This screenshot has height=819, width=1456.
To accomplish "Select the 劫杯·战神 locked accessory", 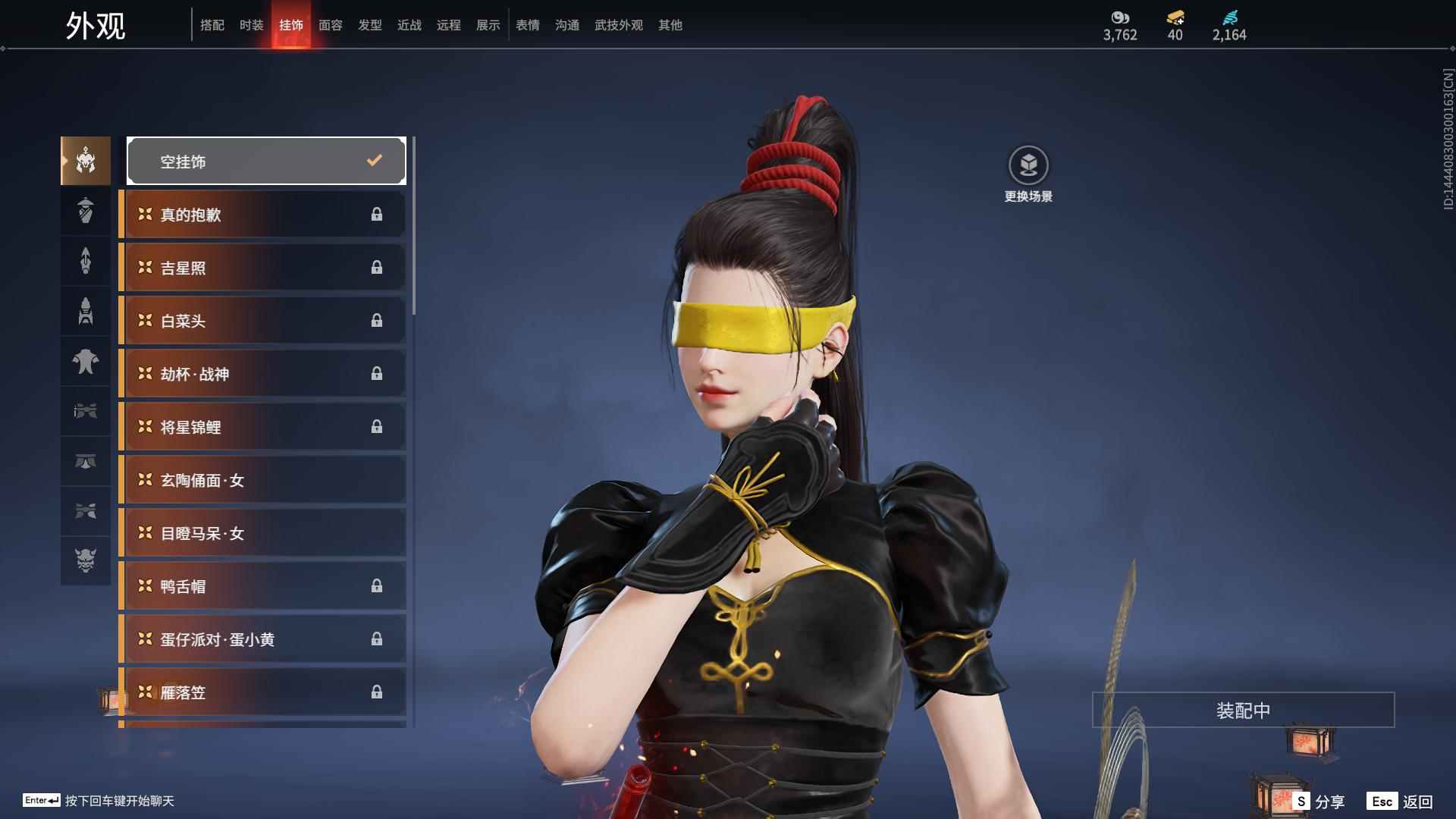I will coord(262,373).
